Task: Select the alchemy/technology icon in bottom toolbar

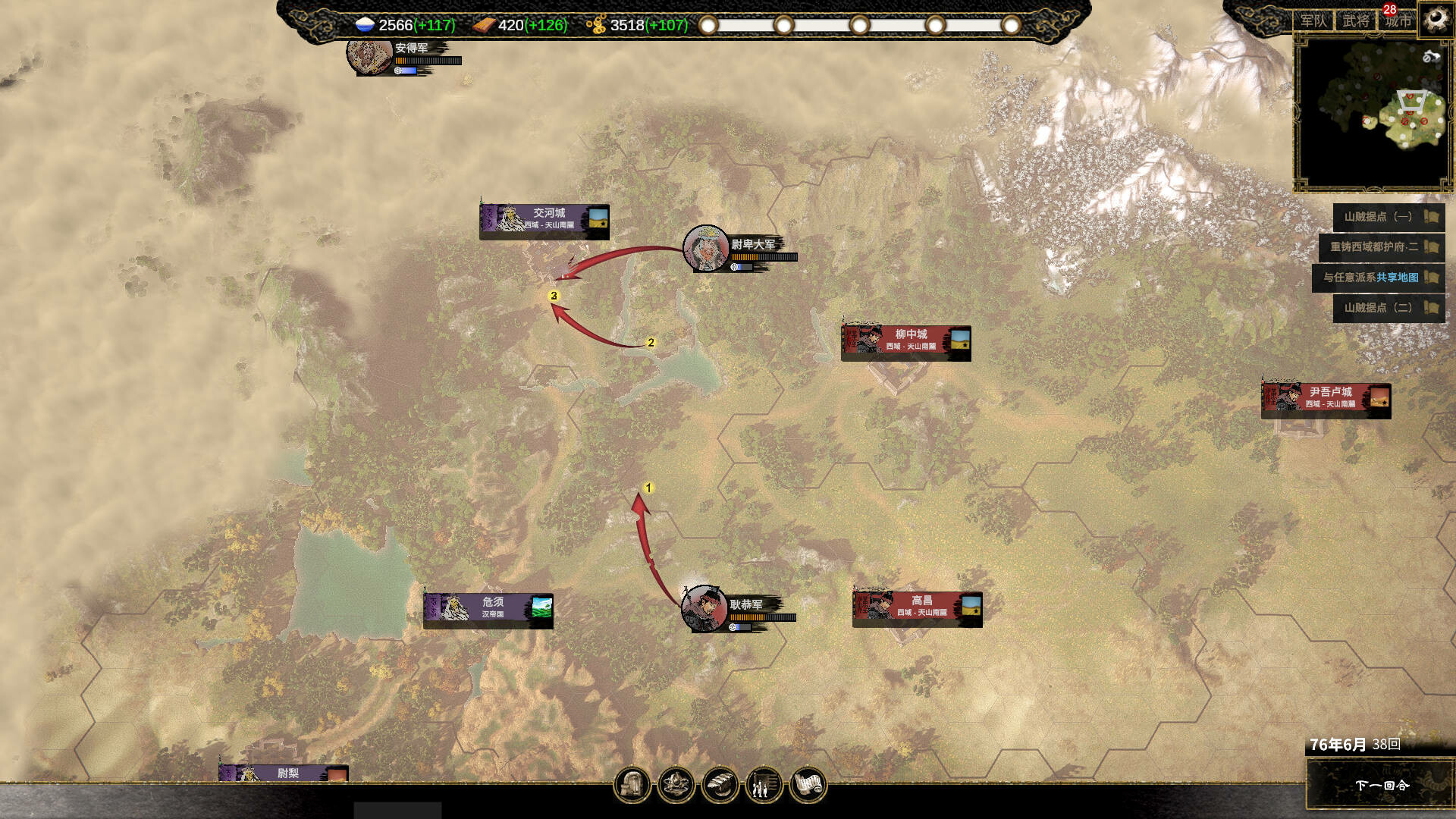Action: [677, 785]
